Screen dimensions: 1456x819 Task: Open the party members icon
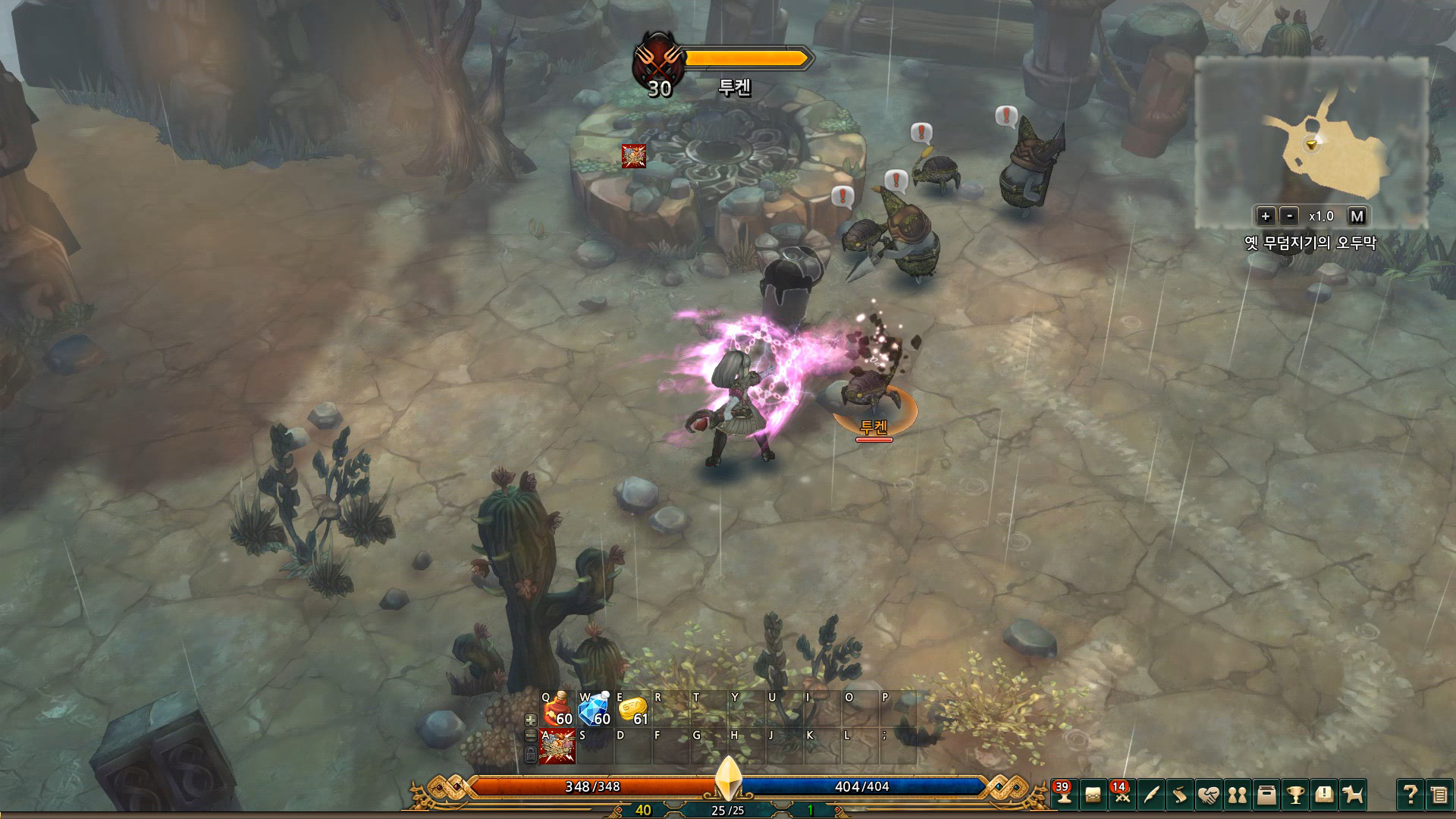tap(1238, 798)
